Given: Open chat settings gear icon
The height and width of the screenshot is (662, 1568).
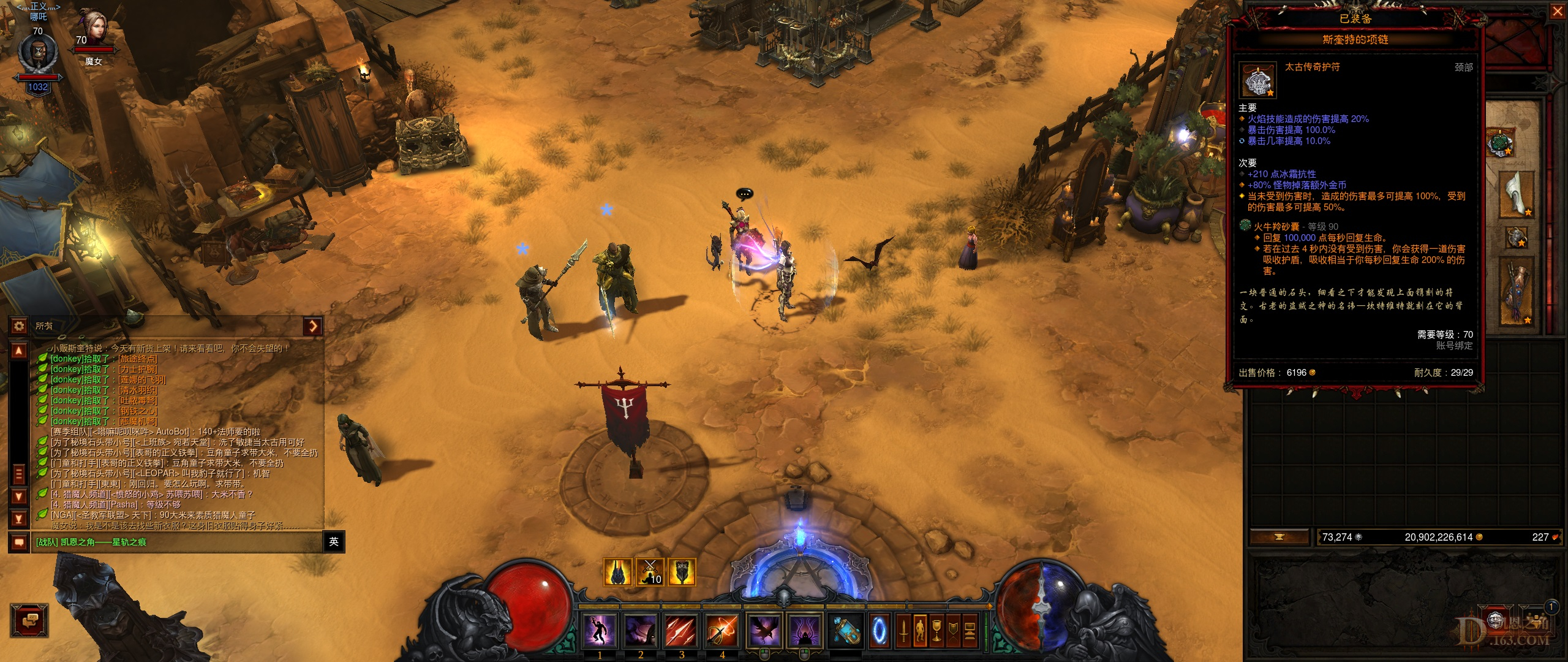Looking at the screenshot, I should pyautogui.click(x=19, y=326).
